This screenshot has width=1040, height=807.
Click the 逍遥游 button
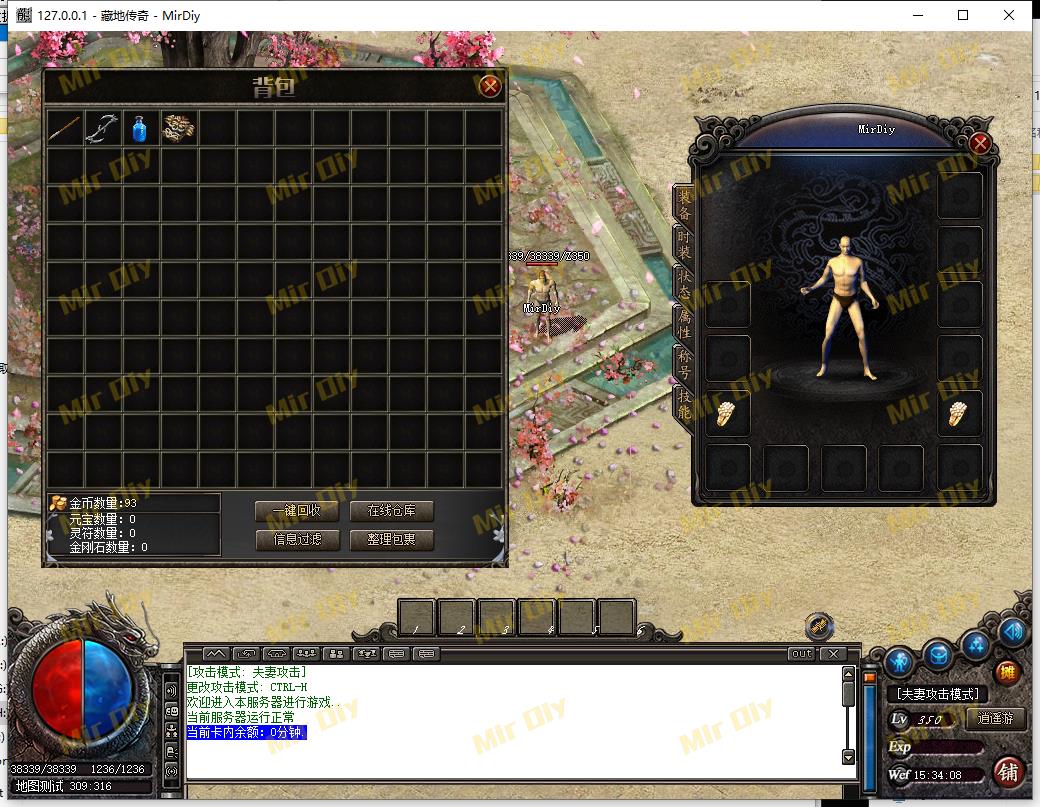click(x=996, y=719)
